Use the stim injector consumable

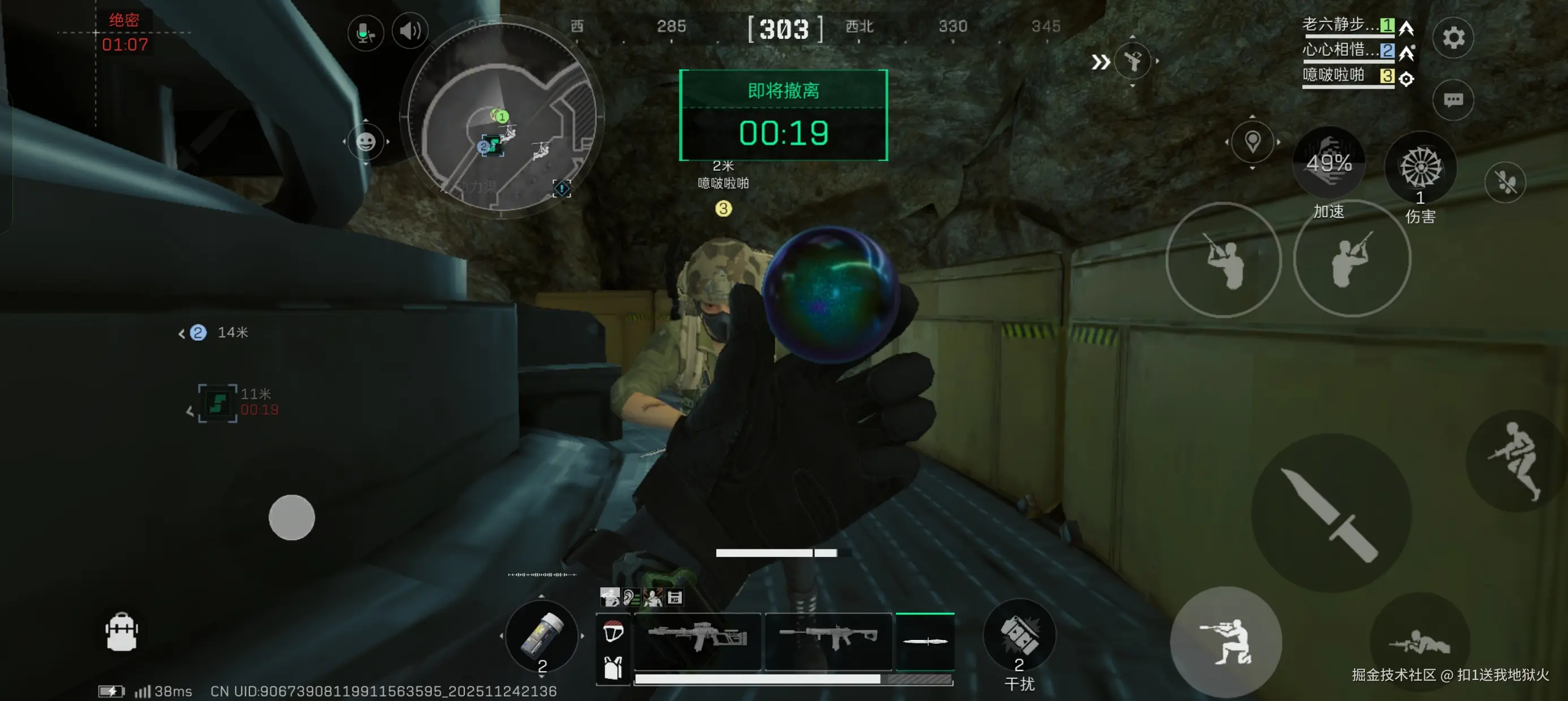tap(541, 636)
